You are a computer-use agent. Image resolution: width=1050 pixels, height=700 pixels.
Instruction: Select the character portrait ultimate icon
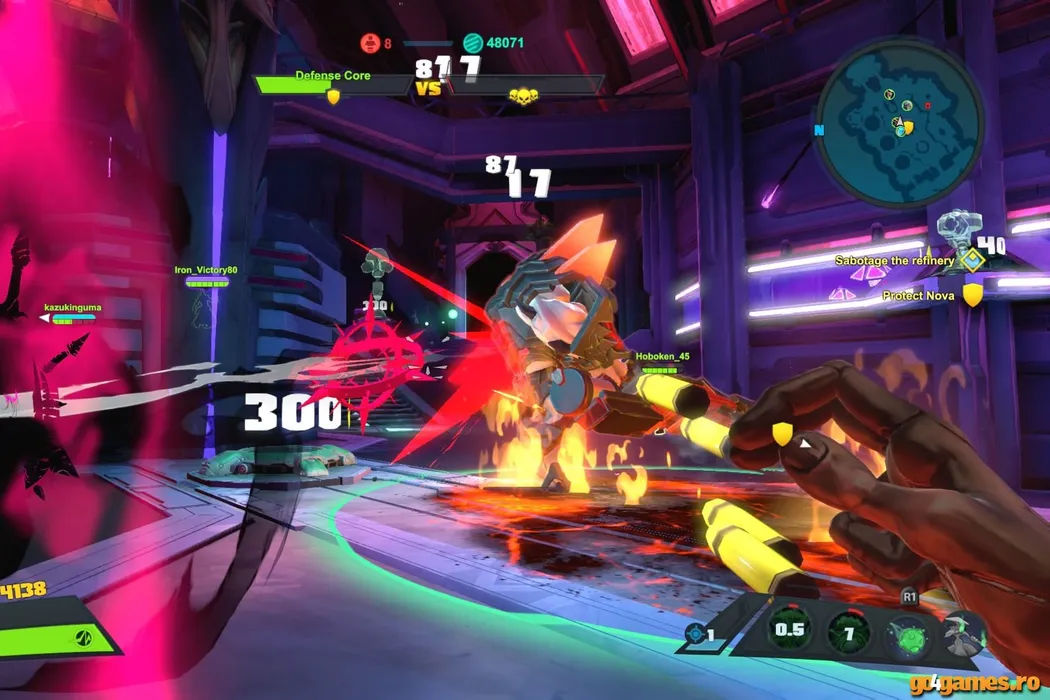(964, 632)
